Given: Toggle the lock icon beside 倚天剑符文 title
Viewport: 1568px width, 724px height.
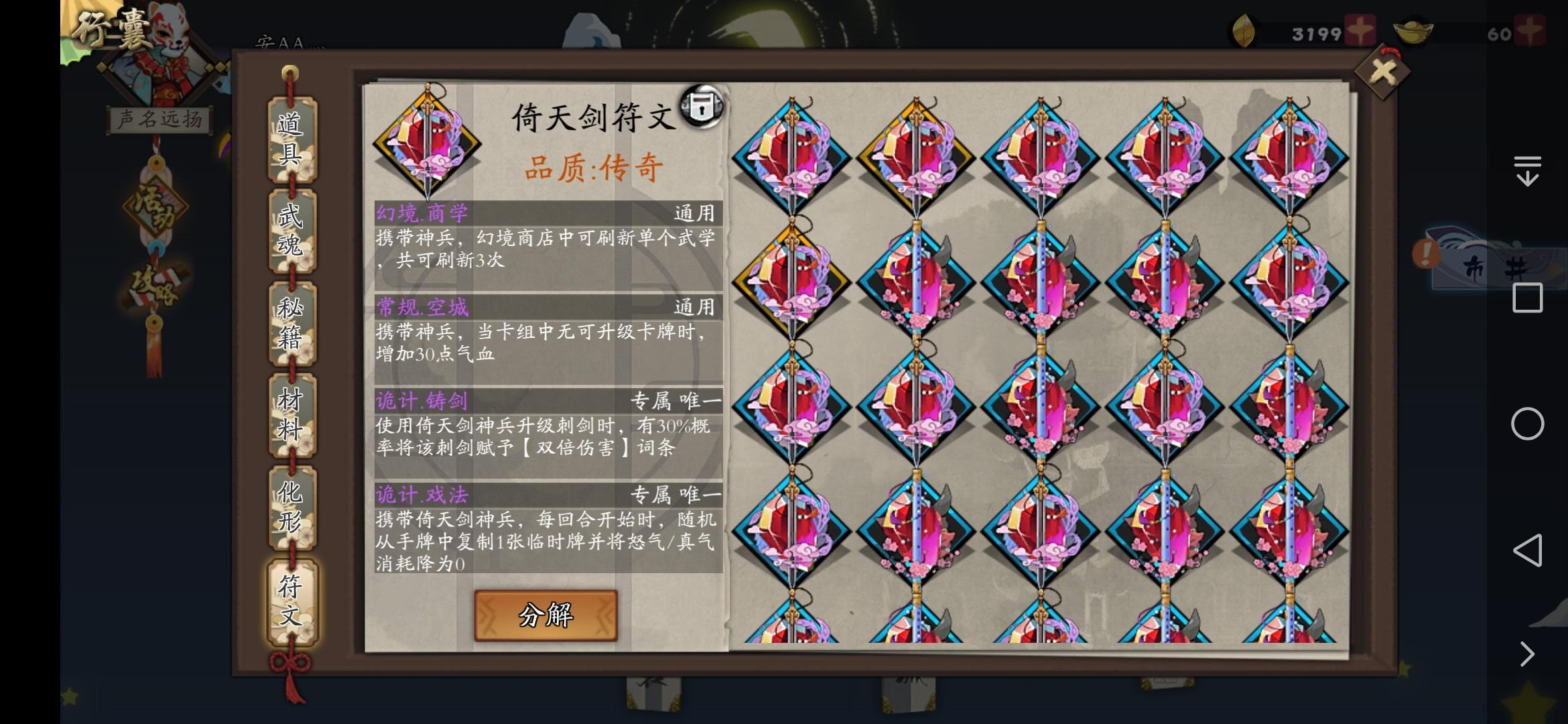Looking at the screenshot, I should 702,107.
